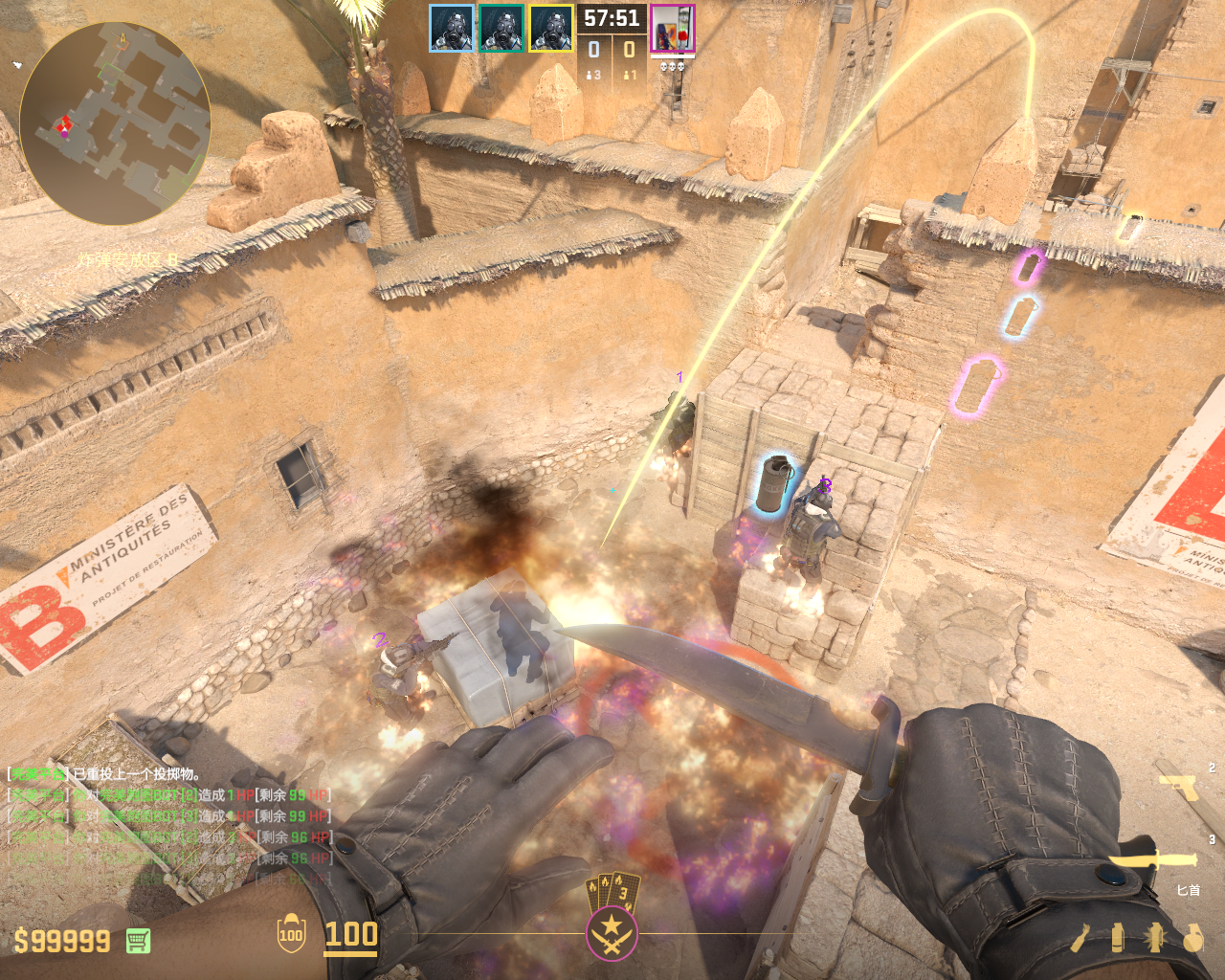Select the green-framed player avatar

[x=501, y=29]
